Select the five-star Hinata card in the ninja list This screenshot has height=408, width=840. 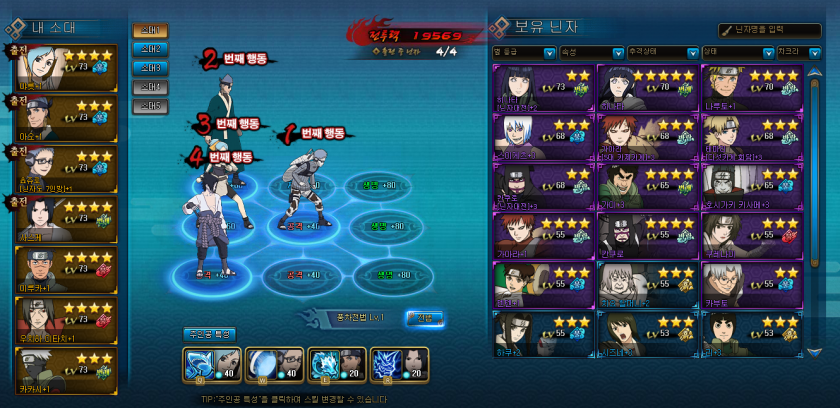coord(646,86)
